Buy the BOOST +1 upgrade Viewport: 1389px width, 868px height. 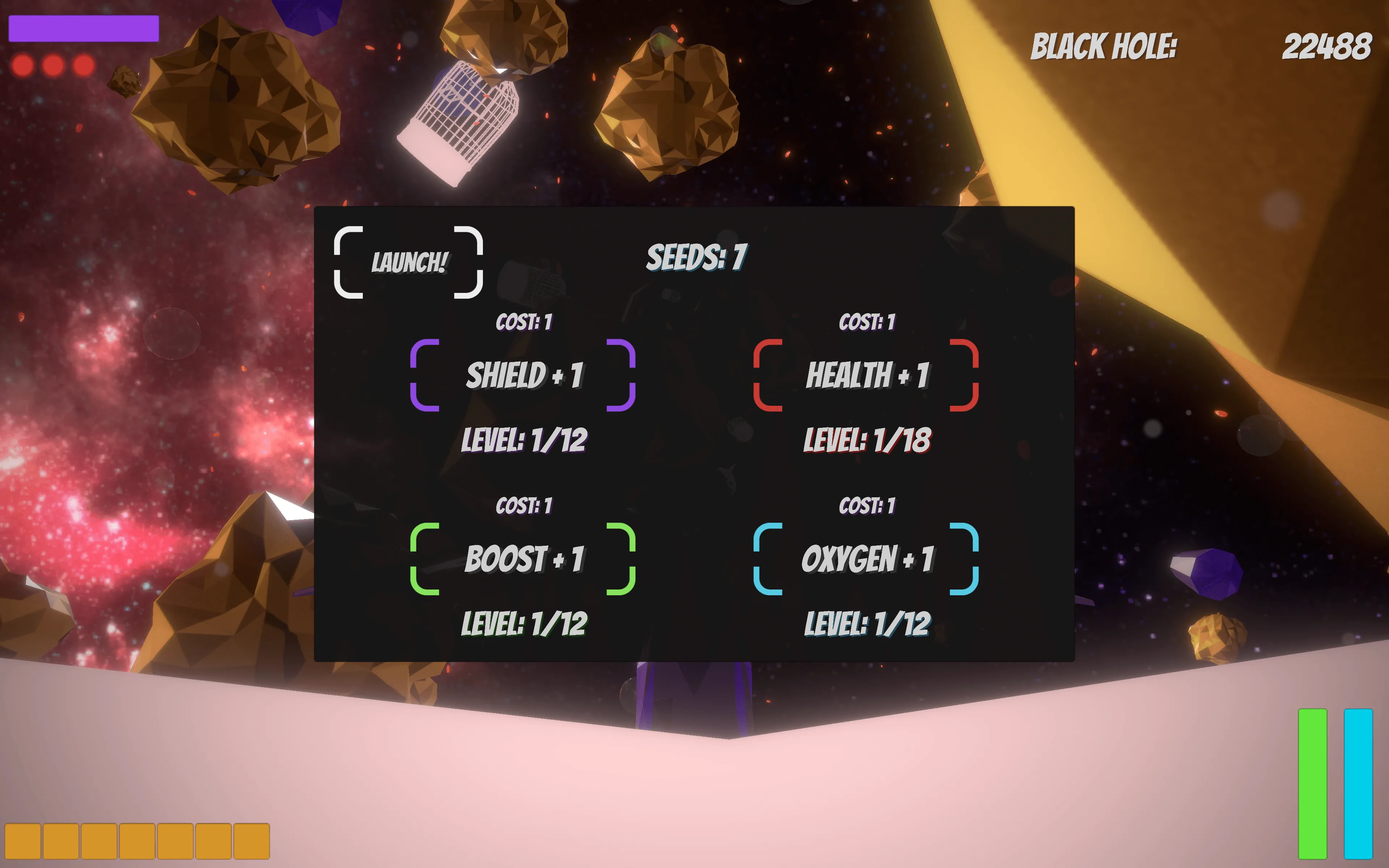tap(523, 558)
